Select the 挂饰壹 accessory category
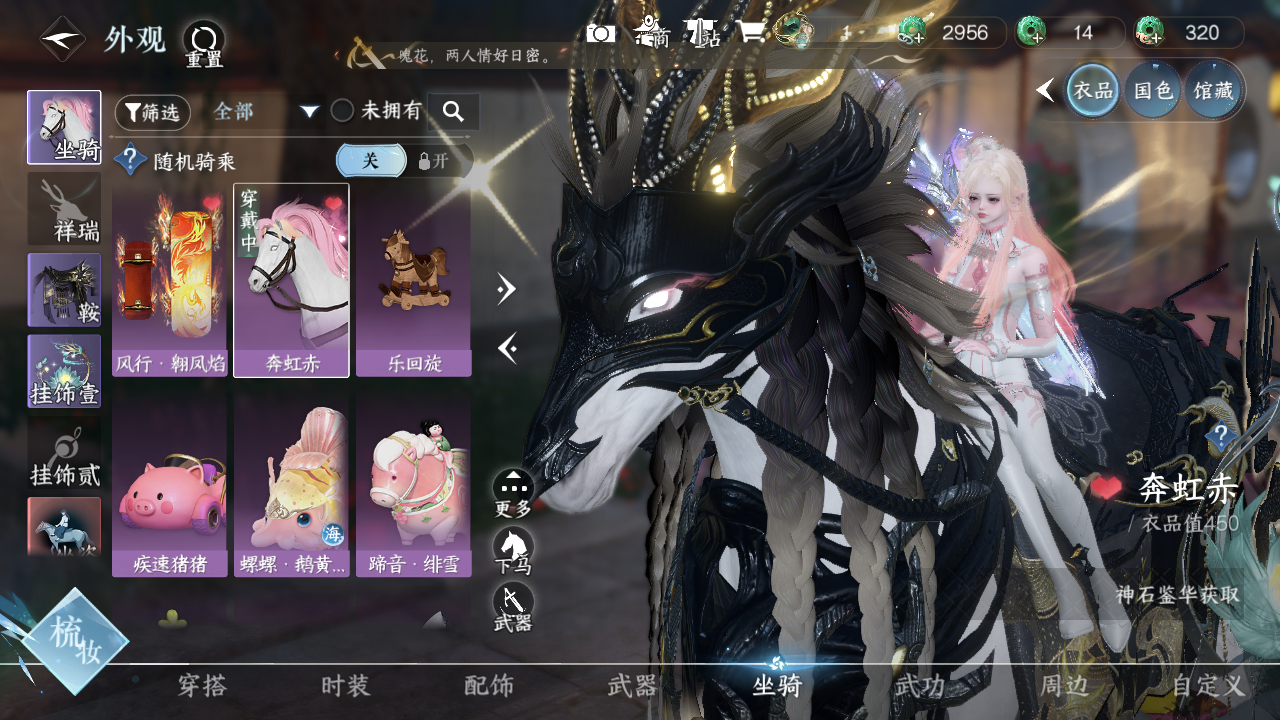Screen dimensions: 1280x720 (64, 371)
